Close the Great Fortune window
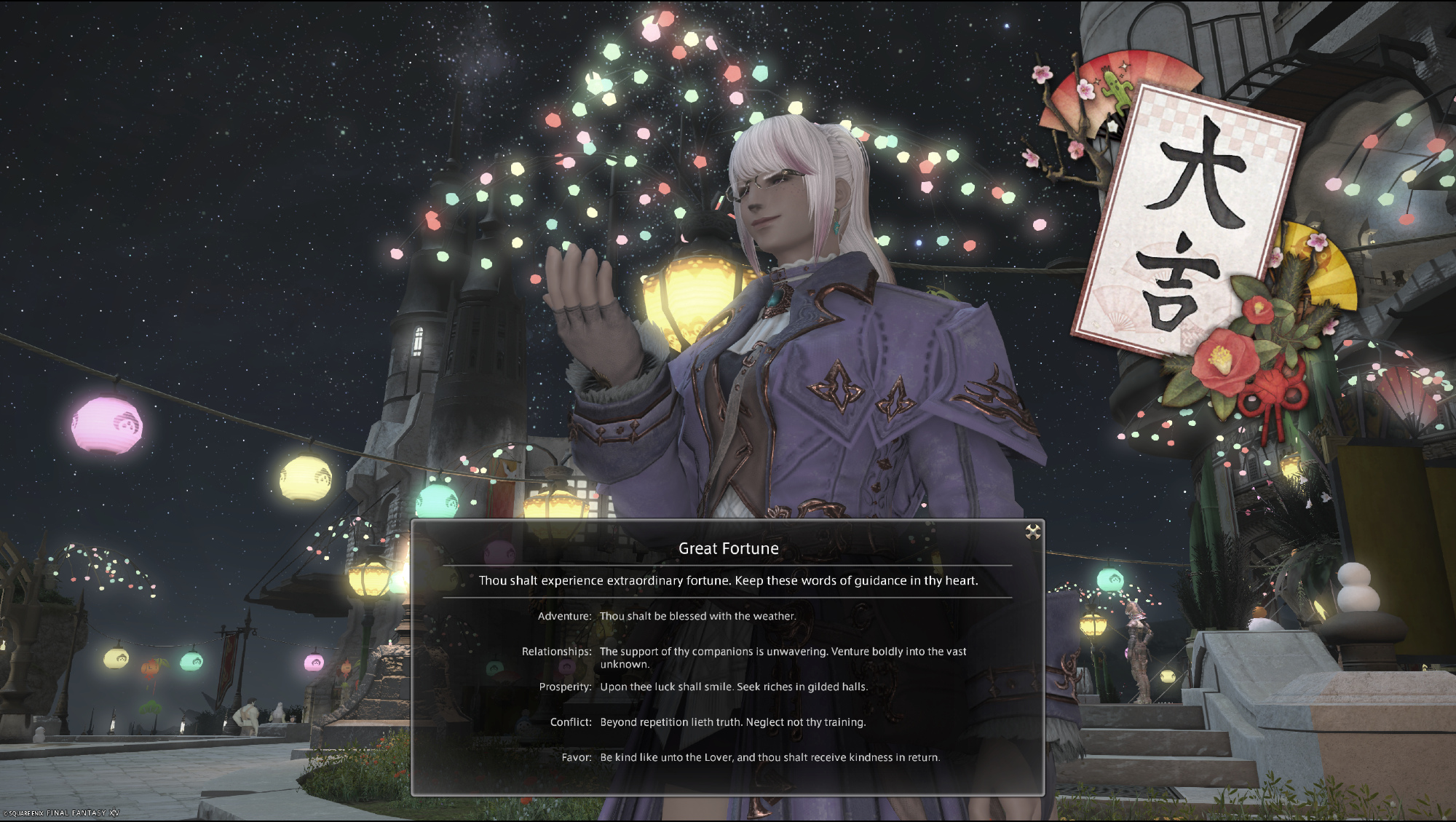The image size is (1456, 822). pyautogui.click(x=1032, y=532)
